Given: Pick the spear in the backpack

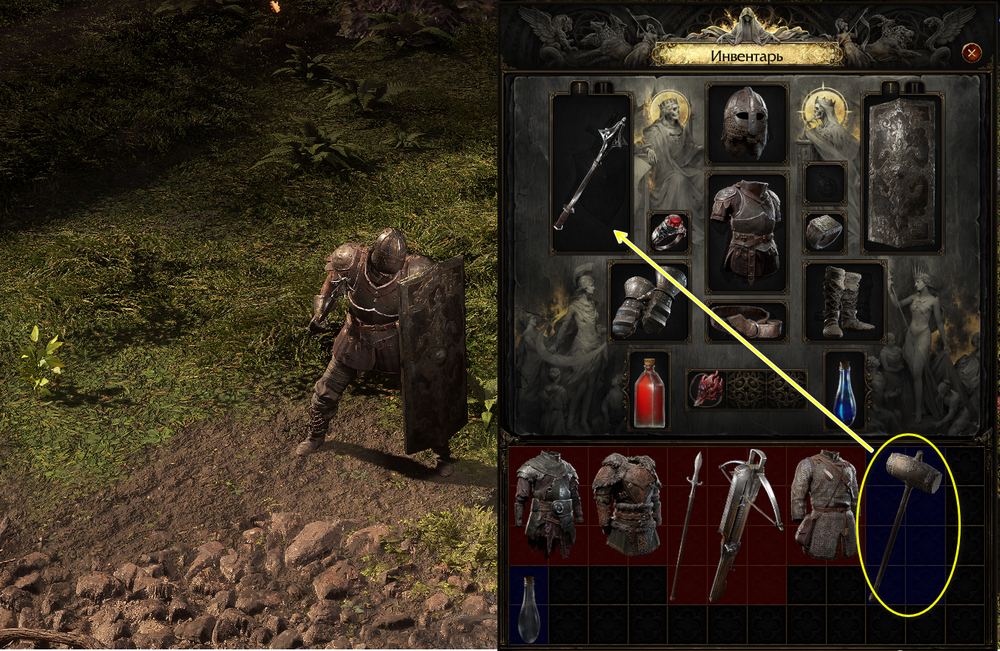Looking at the screenshot, I should pyautogui.click(x=688, y=524).
